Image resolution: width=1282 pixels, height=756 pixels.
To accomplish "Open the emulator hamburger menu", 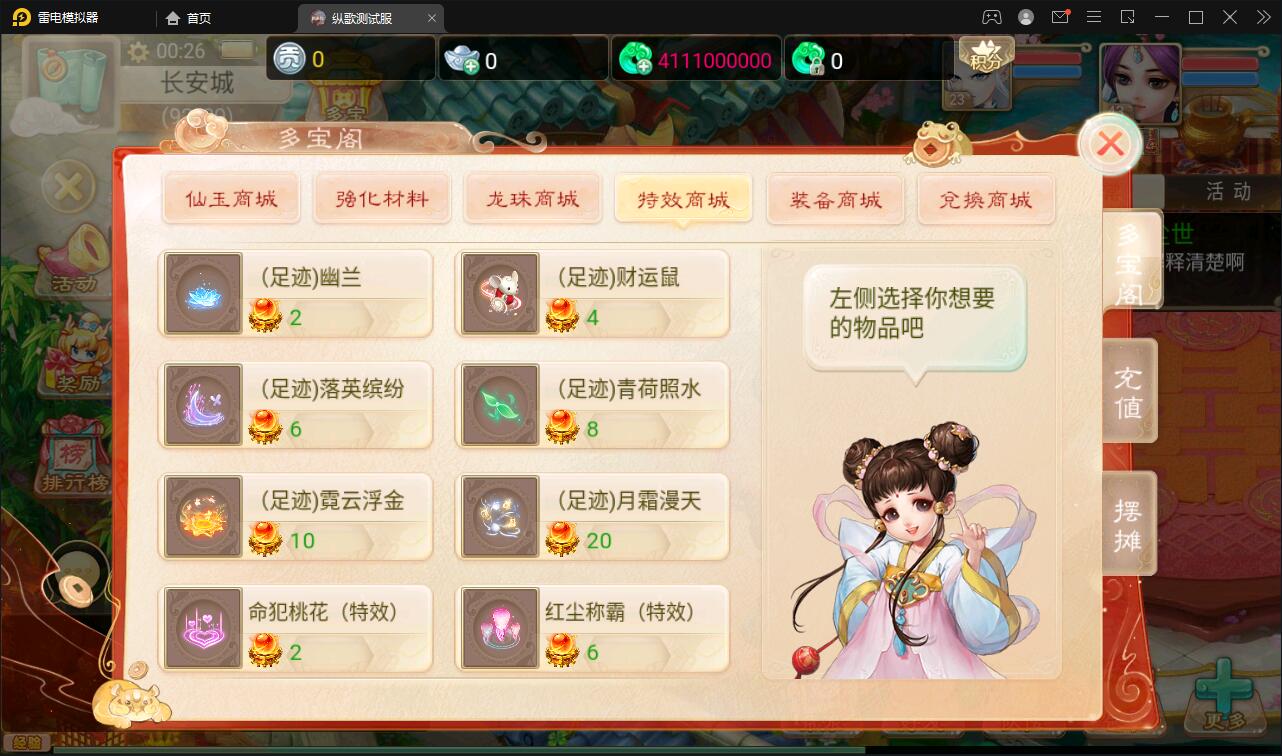I will coord(1094,17).
